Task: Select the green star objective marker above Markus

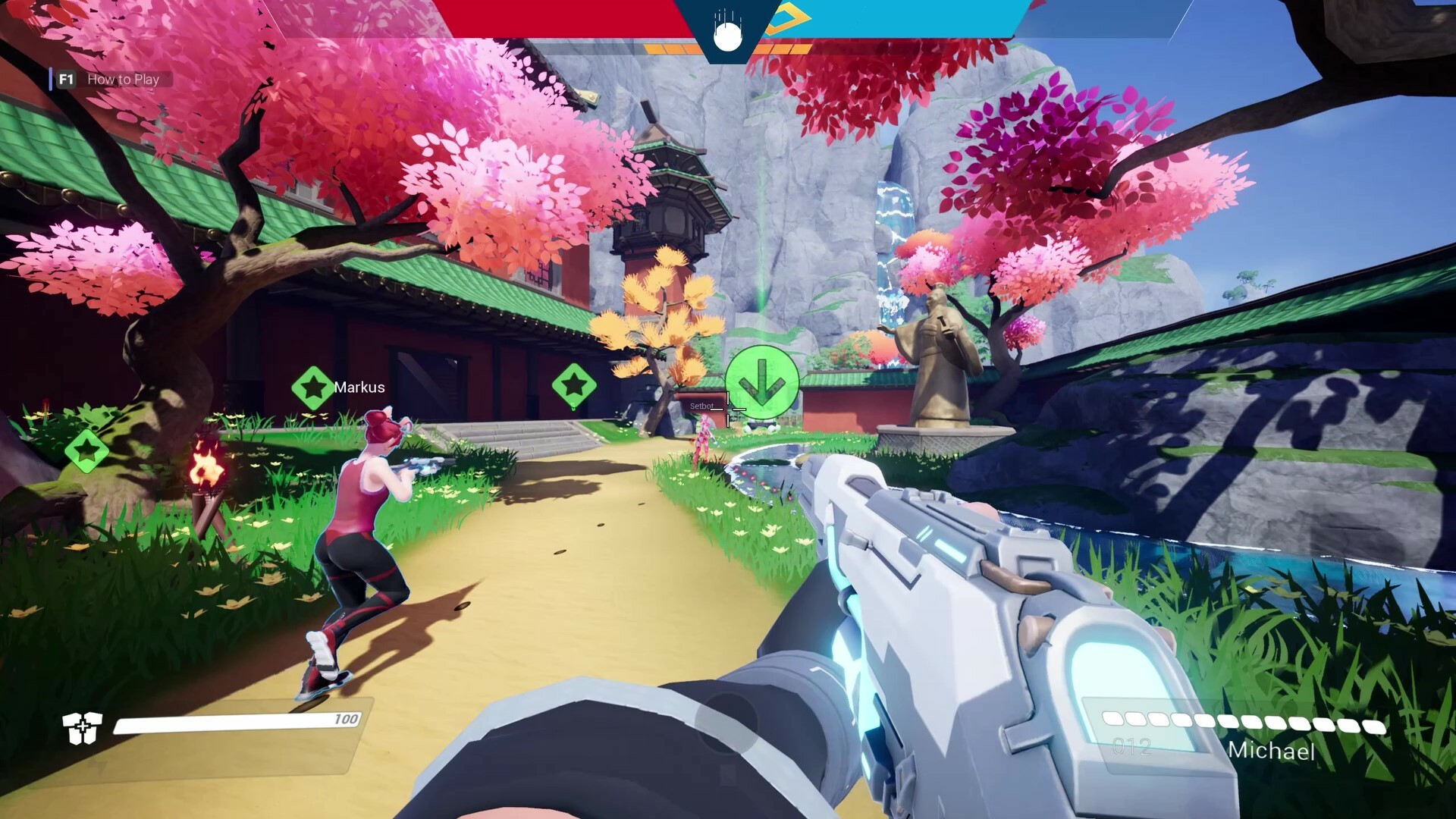Action: click(x=313, y=386)
